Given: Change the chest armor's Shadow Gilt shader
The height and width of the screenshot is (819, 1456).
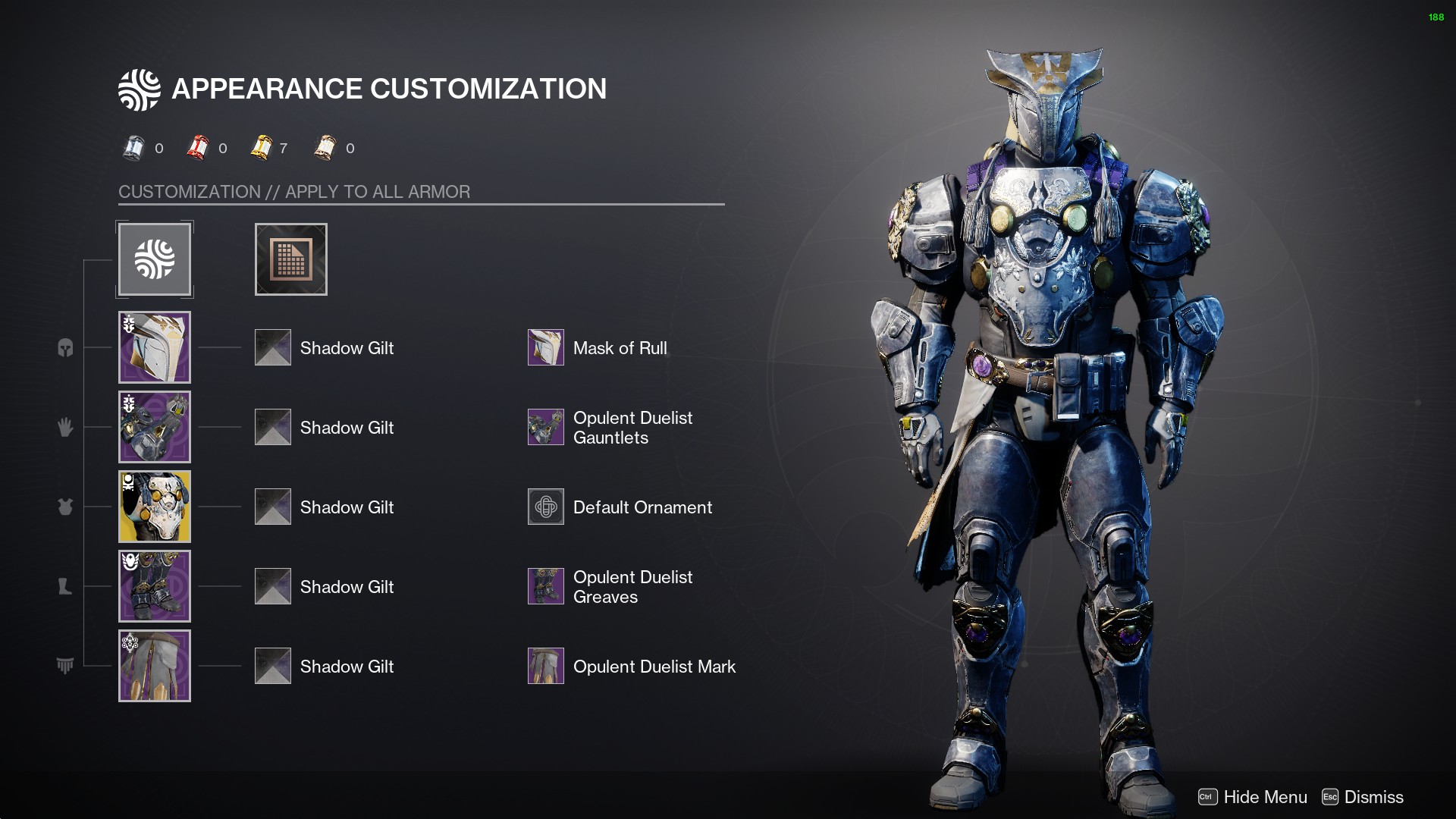Looking at the screenshot, I should tap(273, 507).
